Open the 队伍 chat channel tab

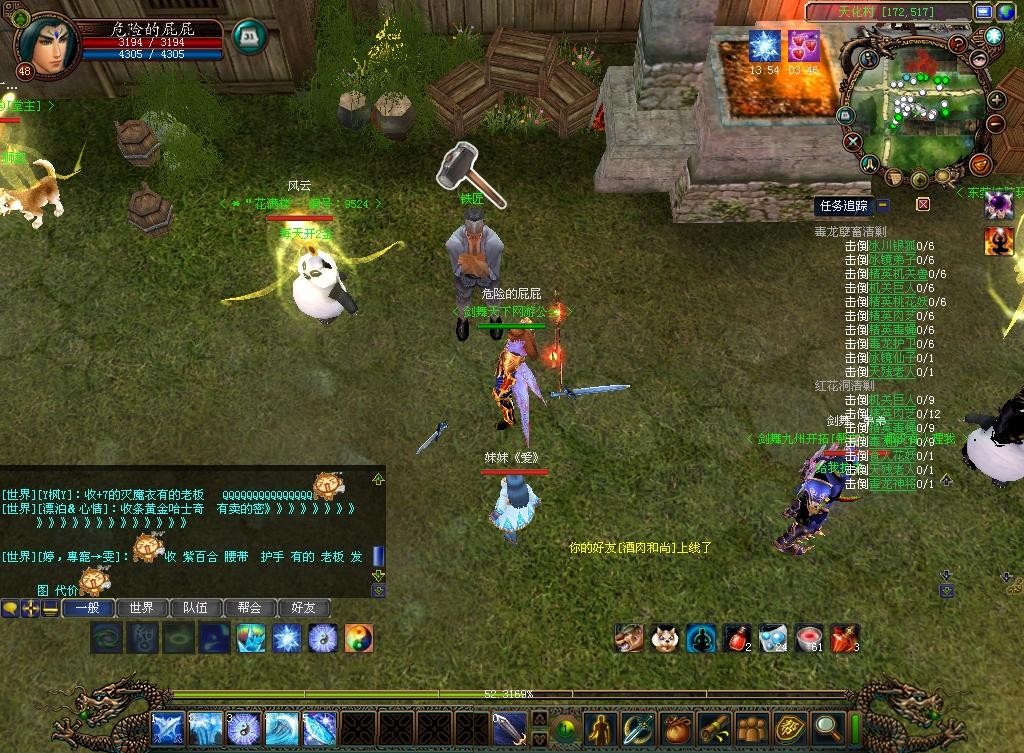tap(196, 608)
